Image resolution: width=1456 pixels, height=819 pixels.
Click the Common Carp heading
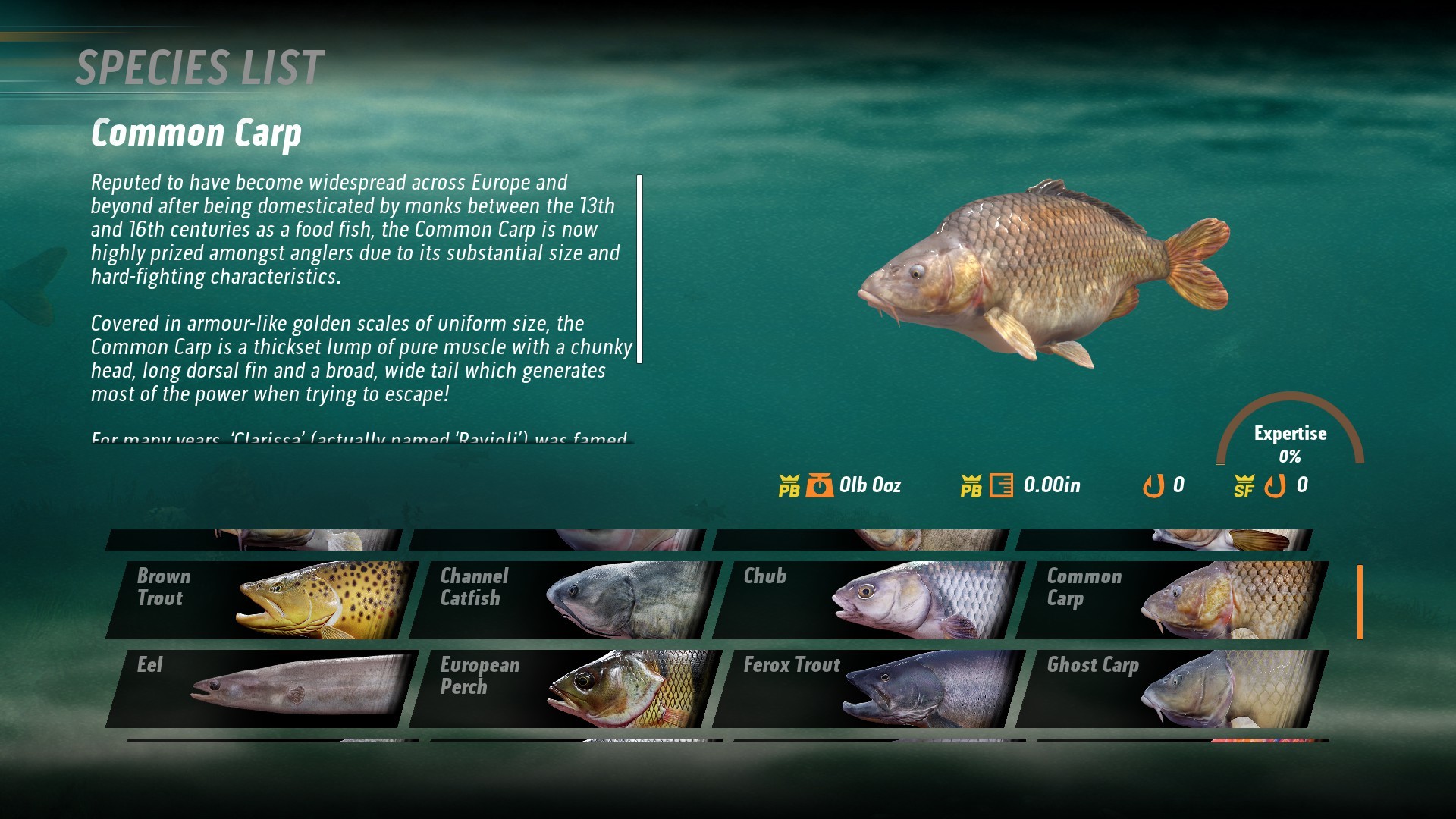197,133
